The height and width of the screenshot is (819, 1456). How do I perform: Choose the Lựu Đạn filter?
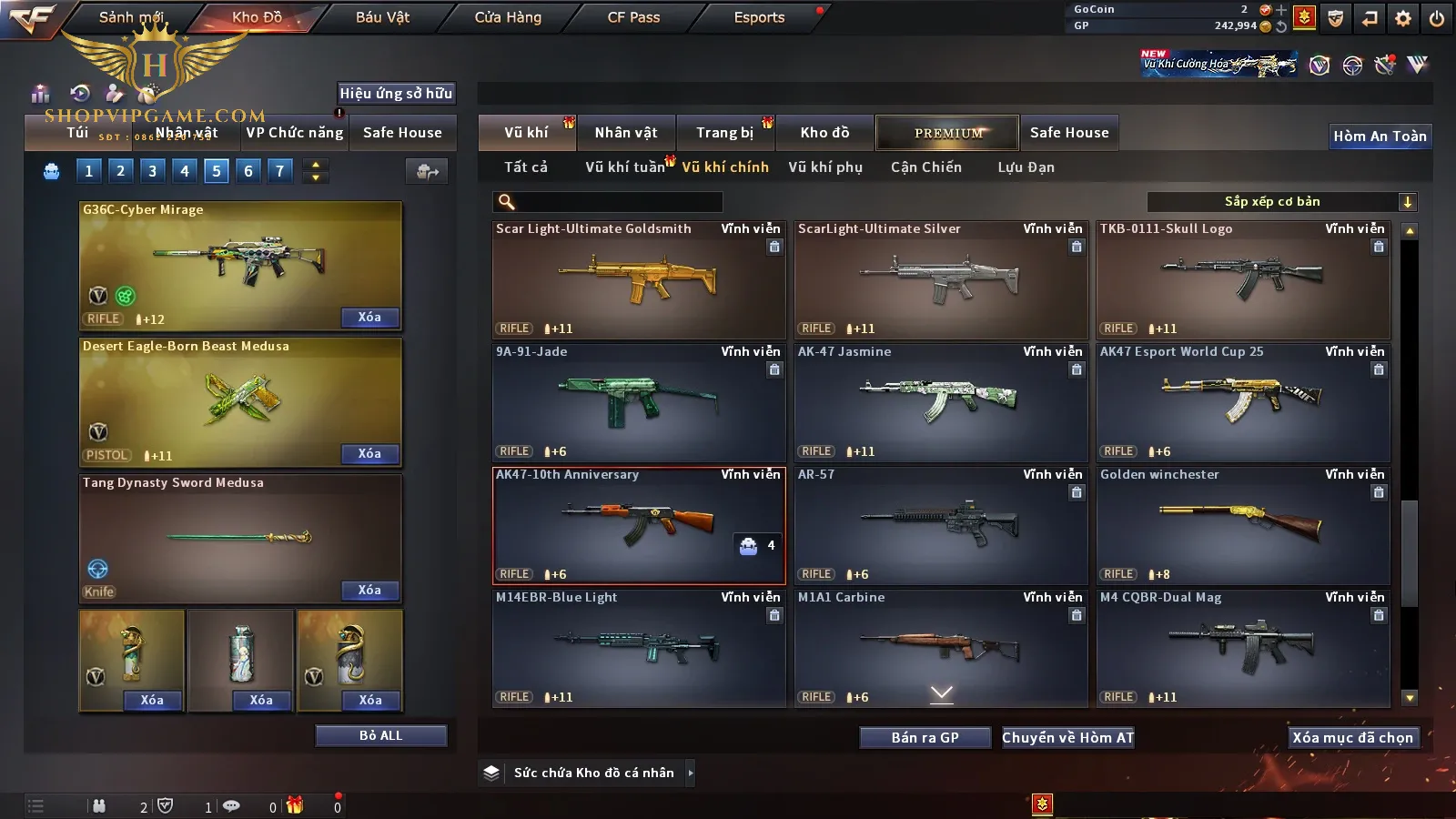(x=1026, y=167)
